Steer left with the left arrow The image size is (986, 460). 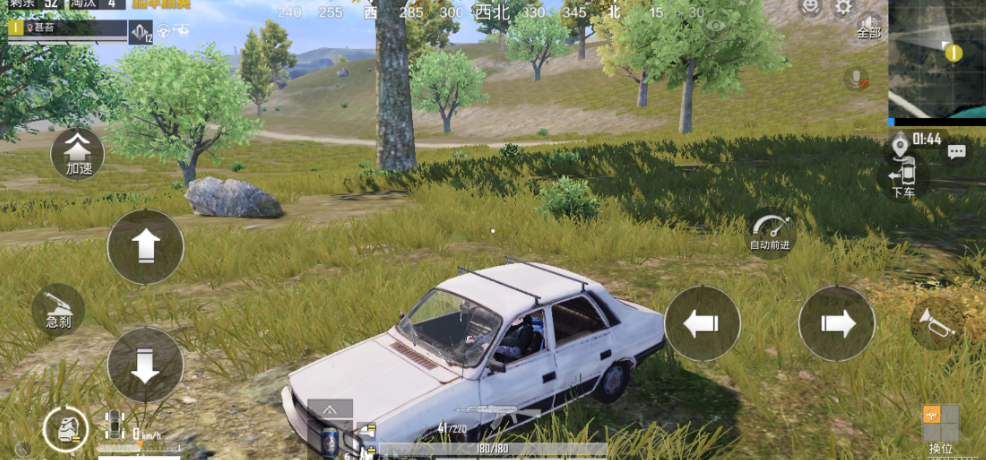tap(702, 323)
